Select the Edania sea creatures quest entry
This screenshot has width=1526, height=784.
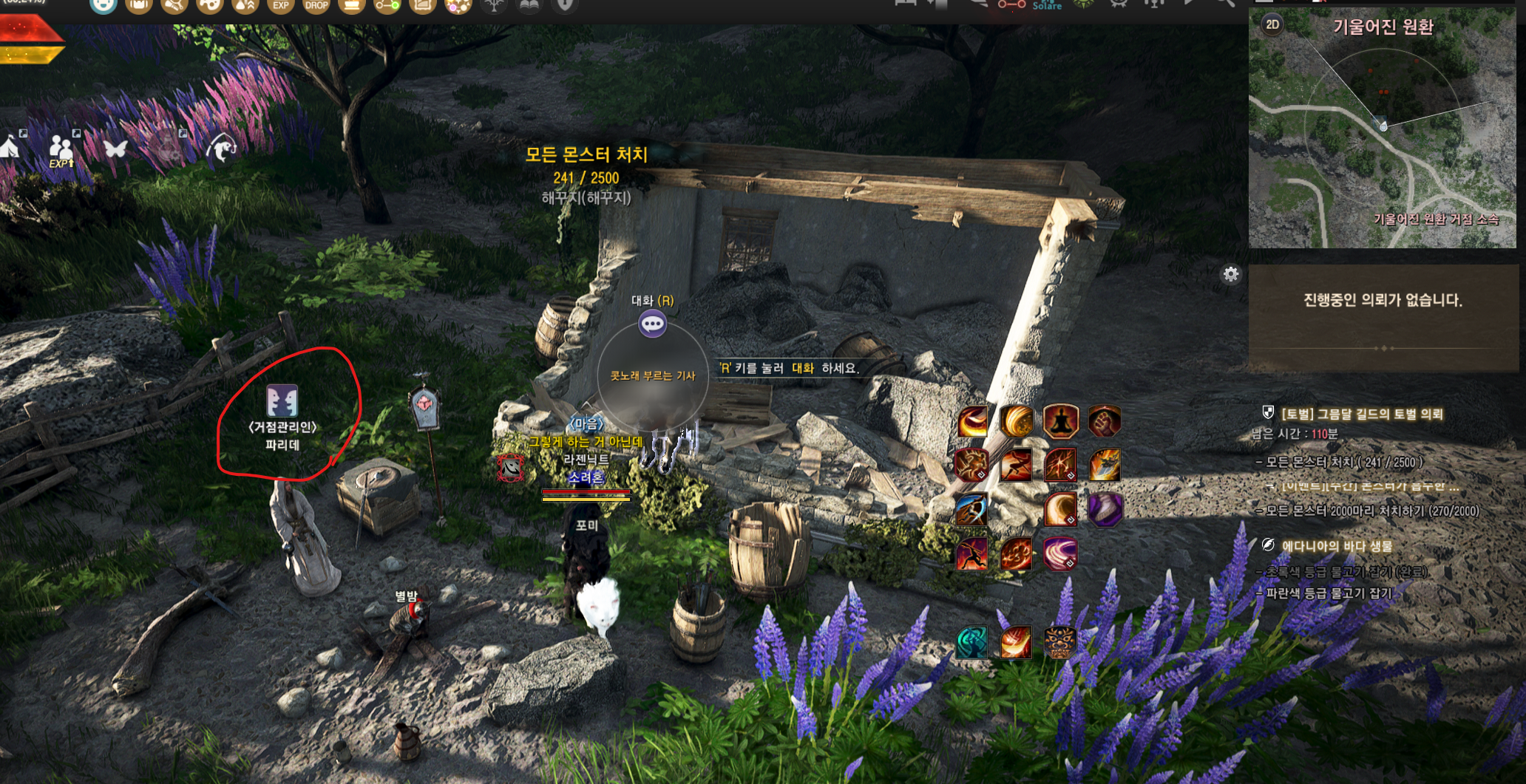click(x=1337, y=546)
